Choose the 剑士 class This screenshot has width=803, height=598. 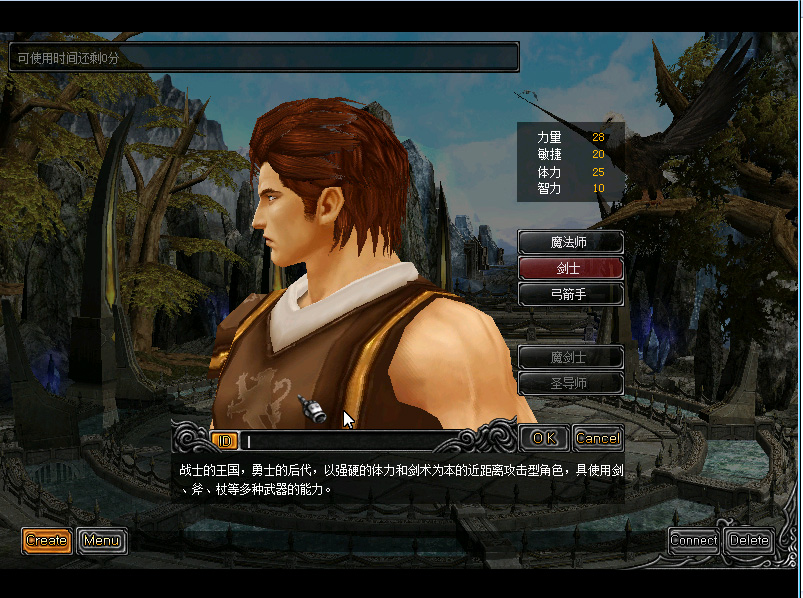570,268
